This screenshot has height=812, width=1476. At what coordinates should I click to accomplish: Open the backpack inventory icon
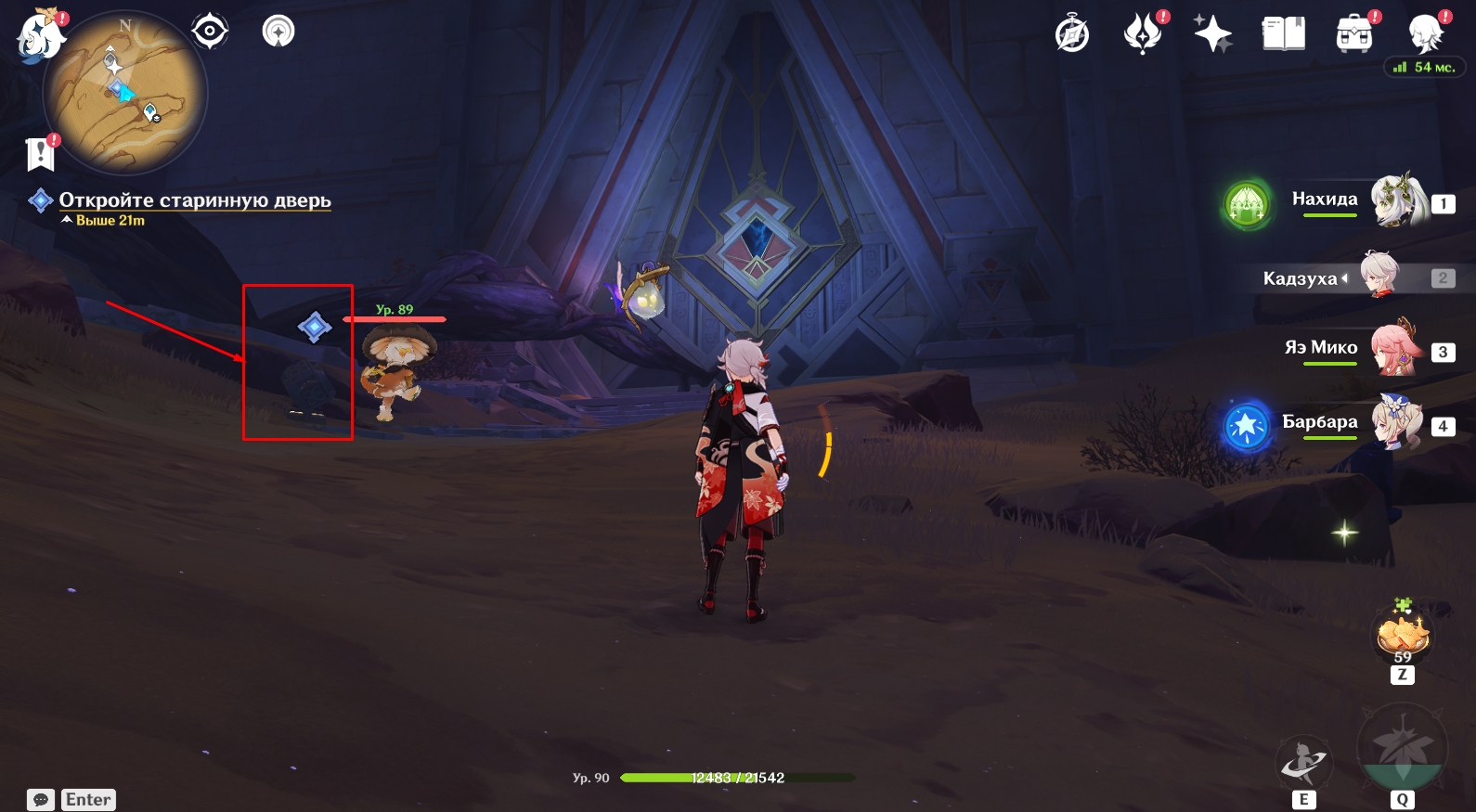point(1354,34)
